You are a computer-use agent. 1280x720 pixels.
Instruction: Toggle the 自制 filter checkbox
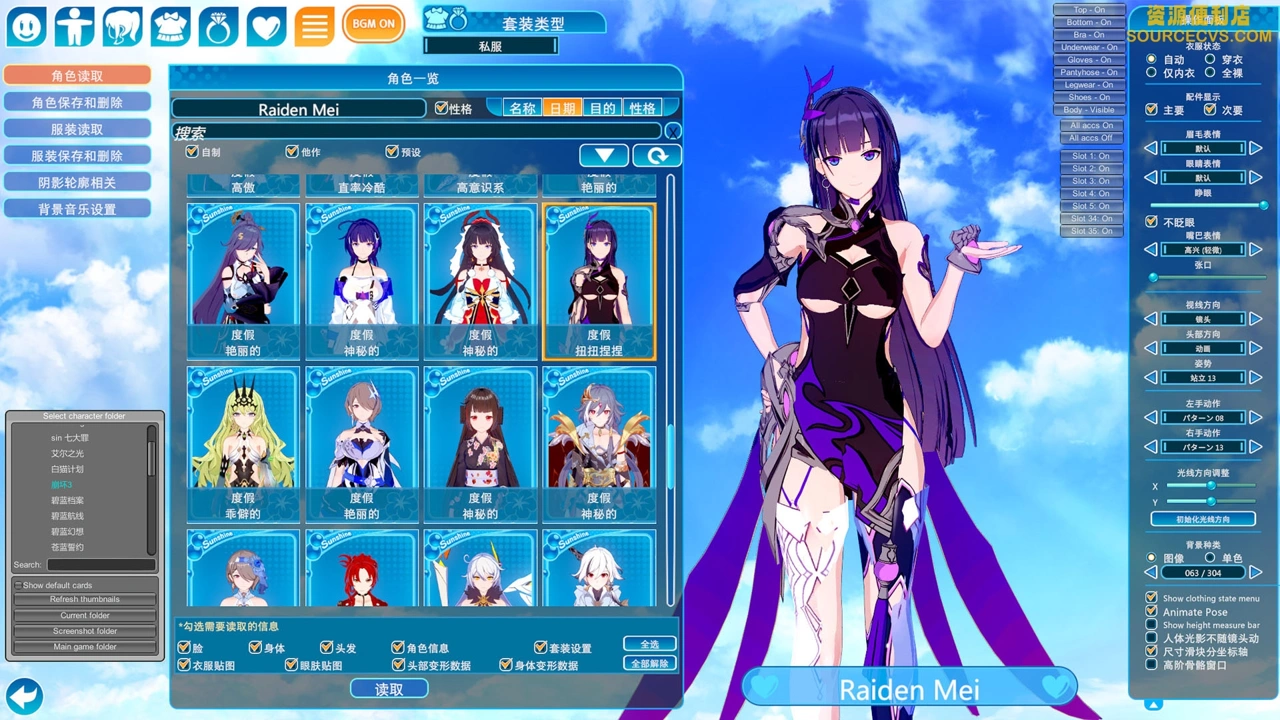[x=192, y=152]
